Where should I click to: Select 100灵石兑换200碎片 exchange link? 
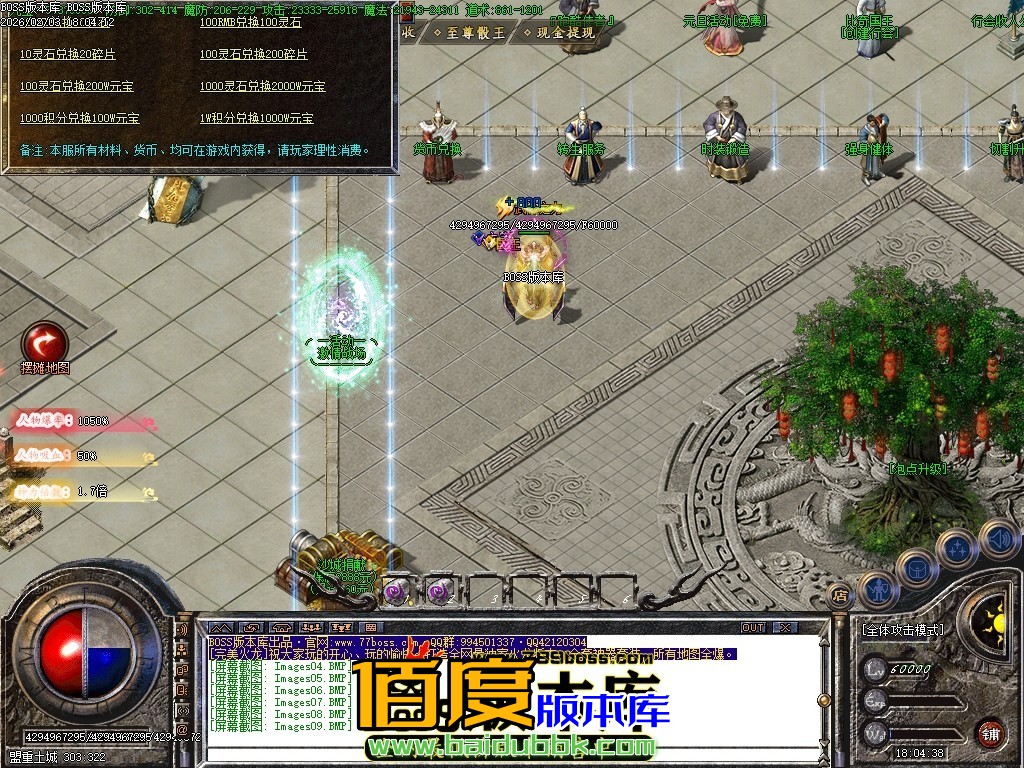point(254,54)
